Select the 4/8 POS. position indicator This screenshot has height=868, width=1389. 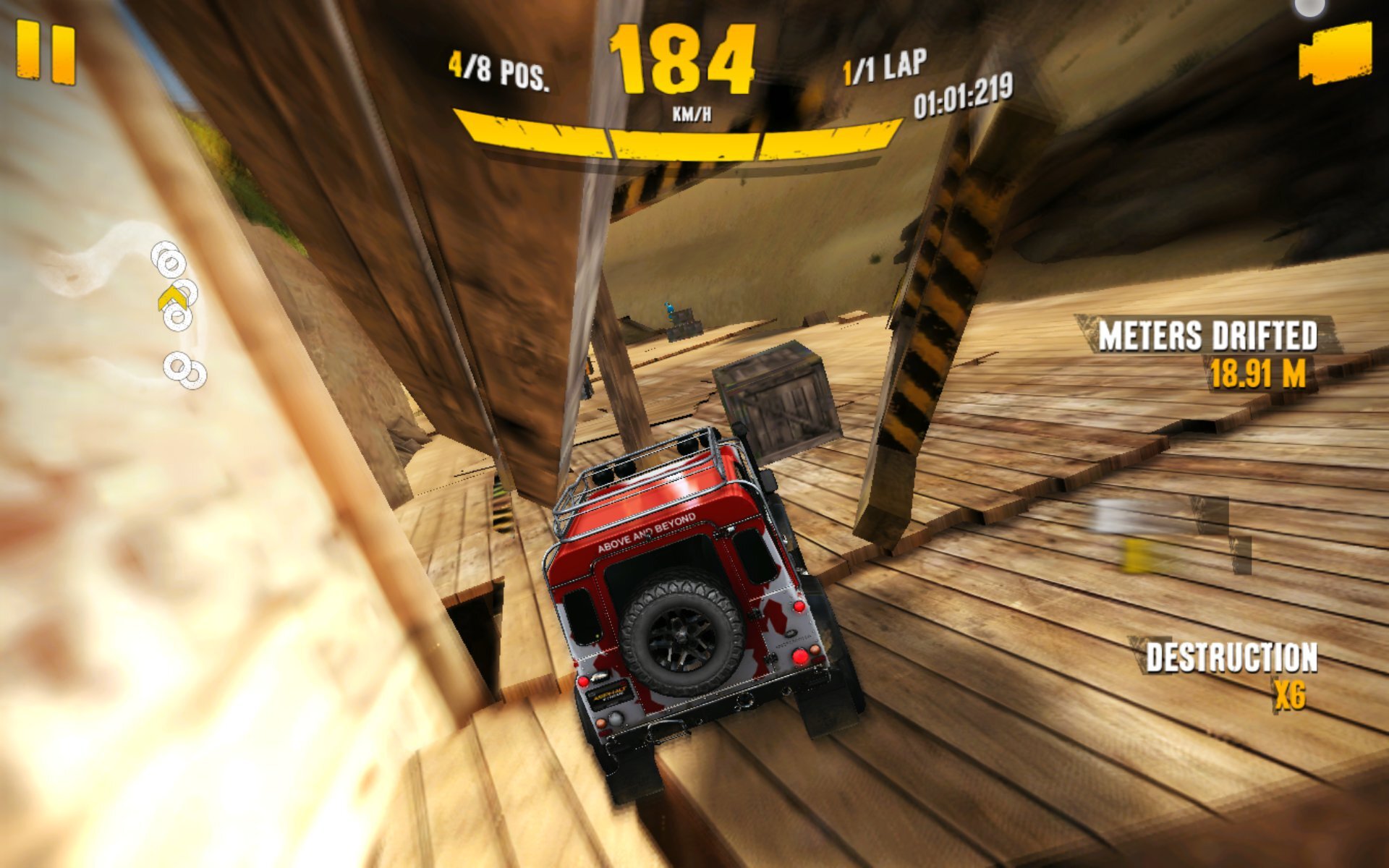501,69
